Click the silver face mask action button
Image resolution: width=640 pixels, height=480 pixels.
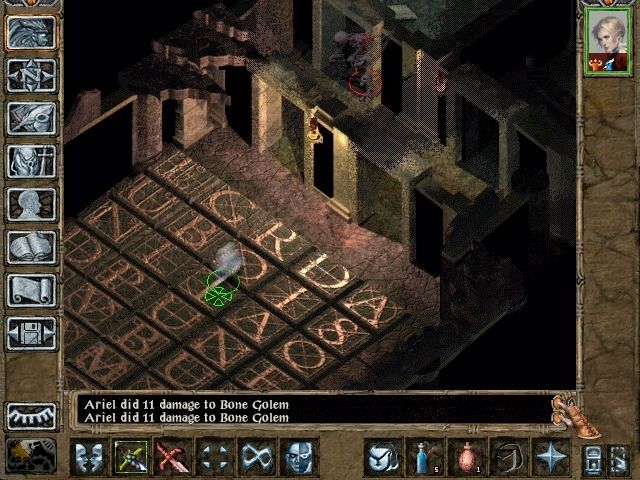coord(298,457)
